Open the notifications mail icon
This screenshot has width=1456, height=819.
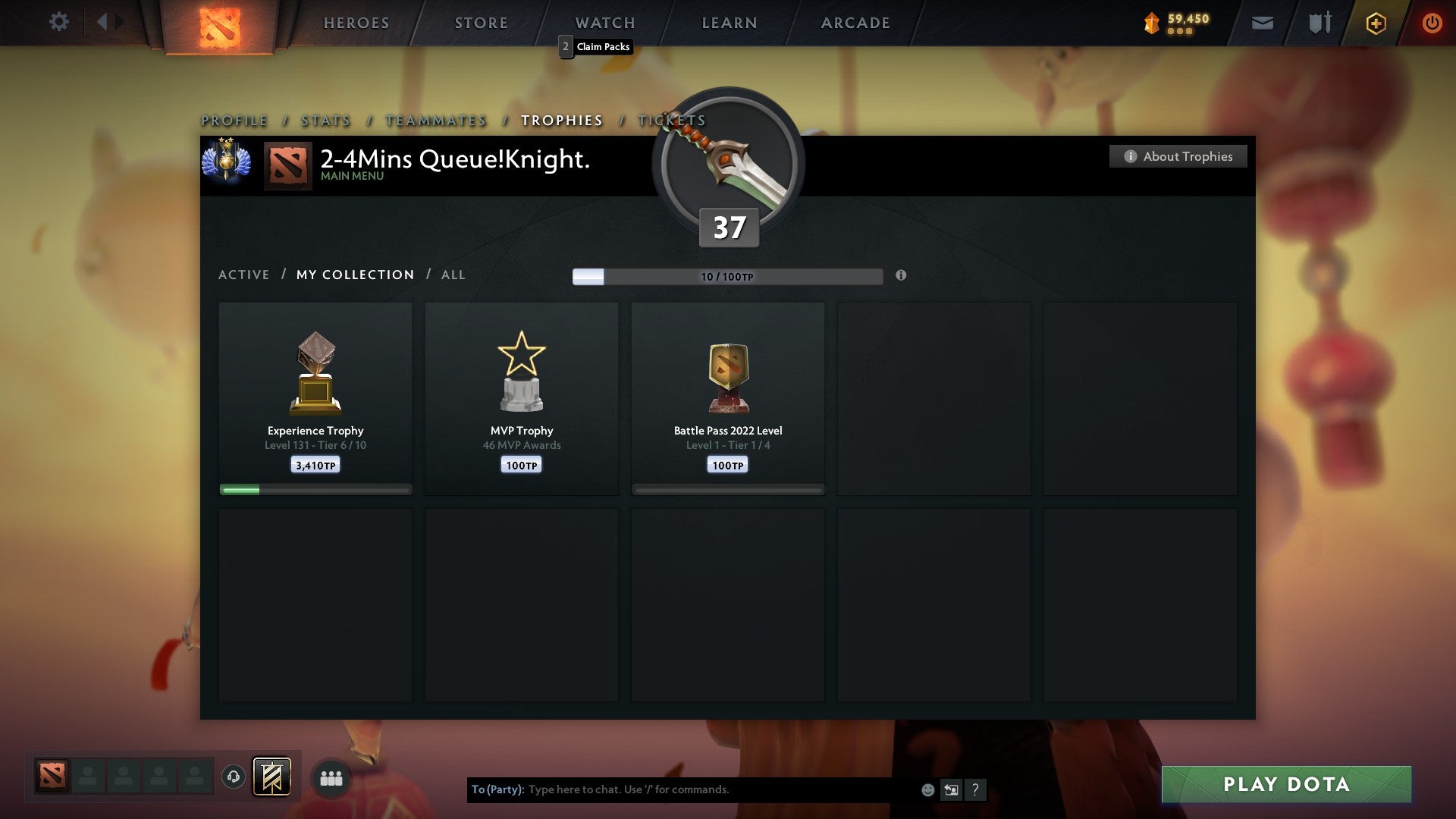tap(1262, 23)
